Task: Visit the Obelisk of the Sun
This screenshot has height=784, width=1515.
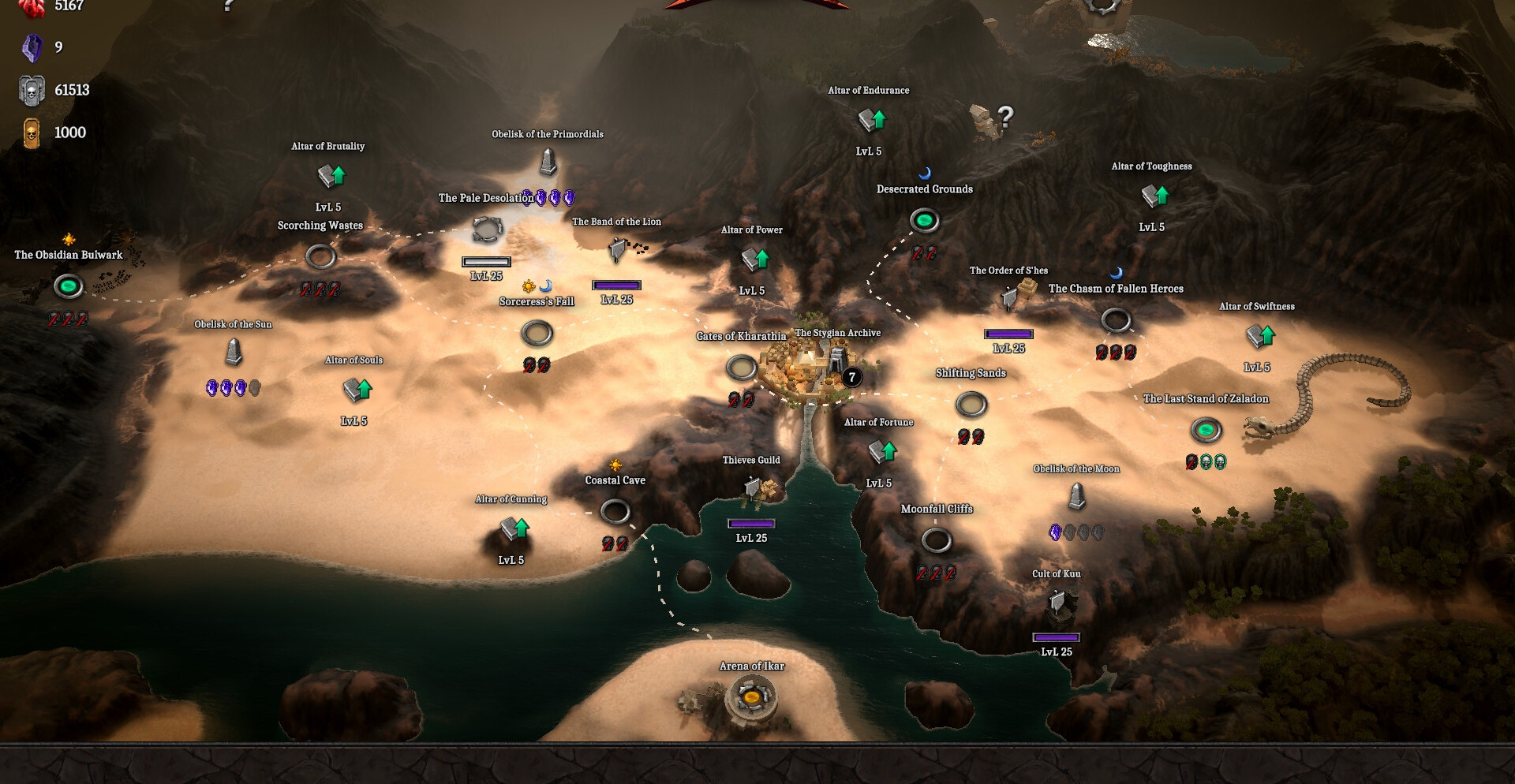Action: pos(234,352)
